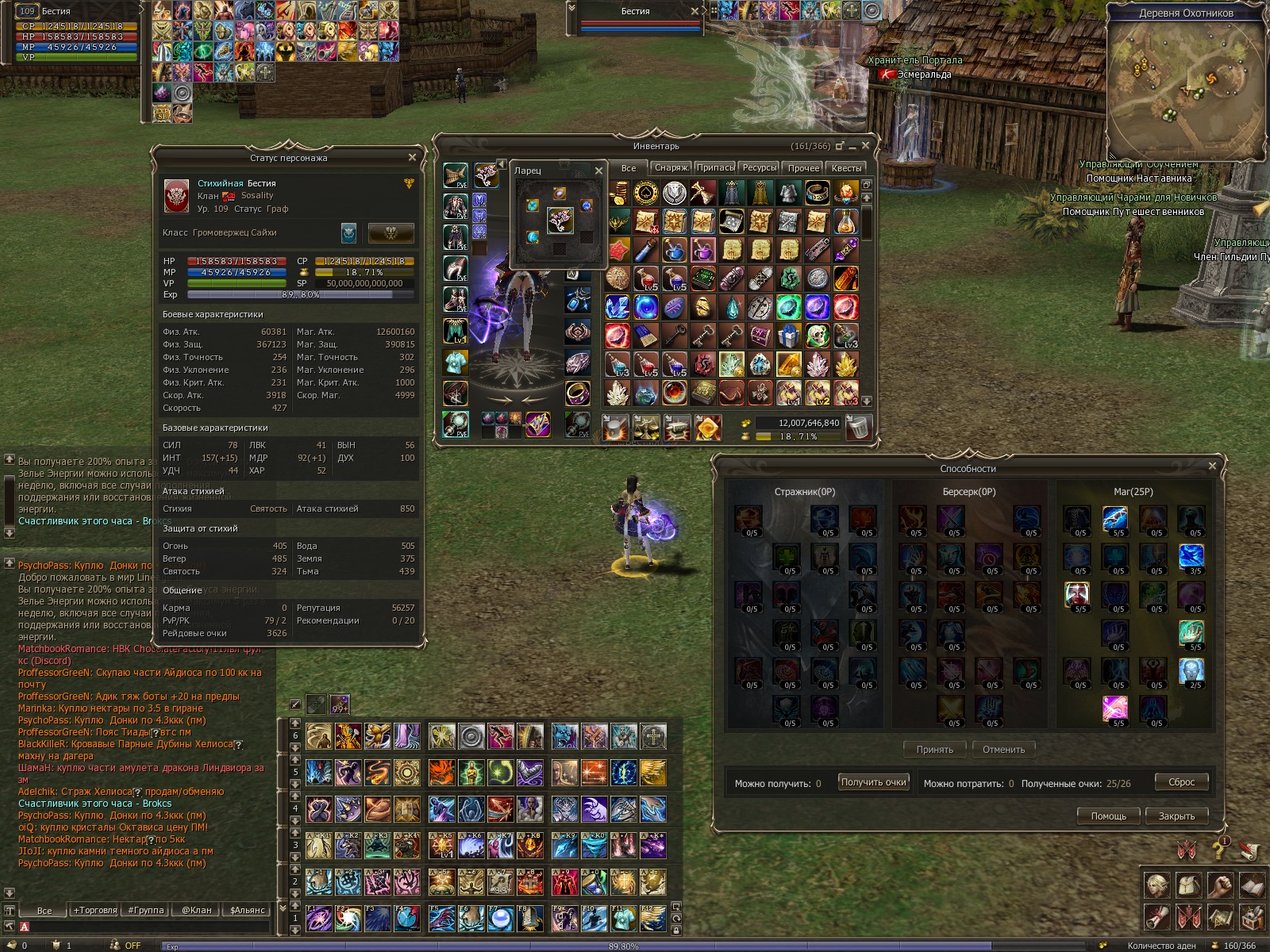Select the @Клан chat tab

[x=197, y=910]
